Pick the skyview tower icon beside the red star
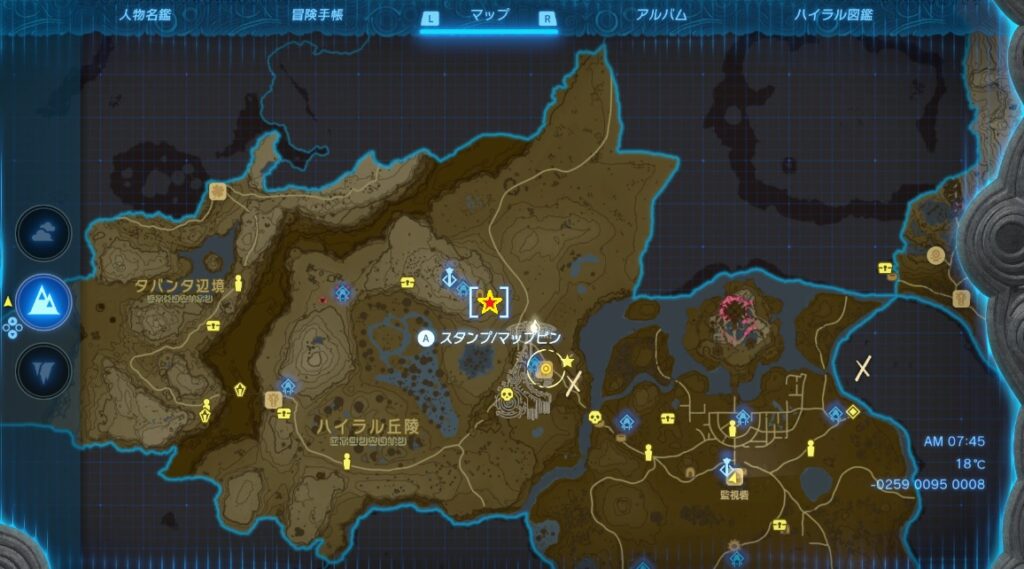1024x569 pixels. click(x=451, y=275)
